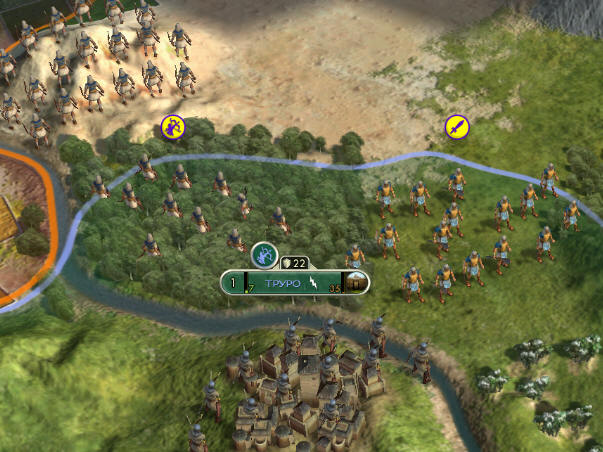603x452 pixels.
Task: Open the city production icon on the banner
Action: (355, 284)
